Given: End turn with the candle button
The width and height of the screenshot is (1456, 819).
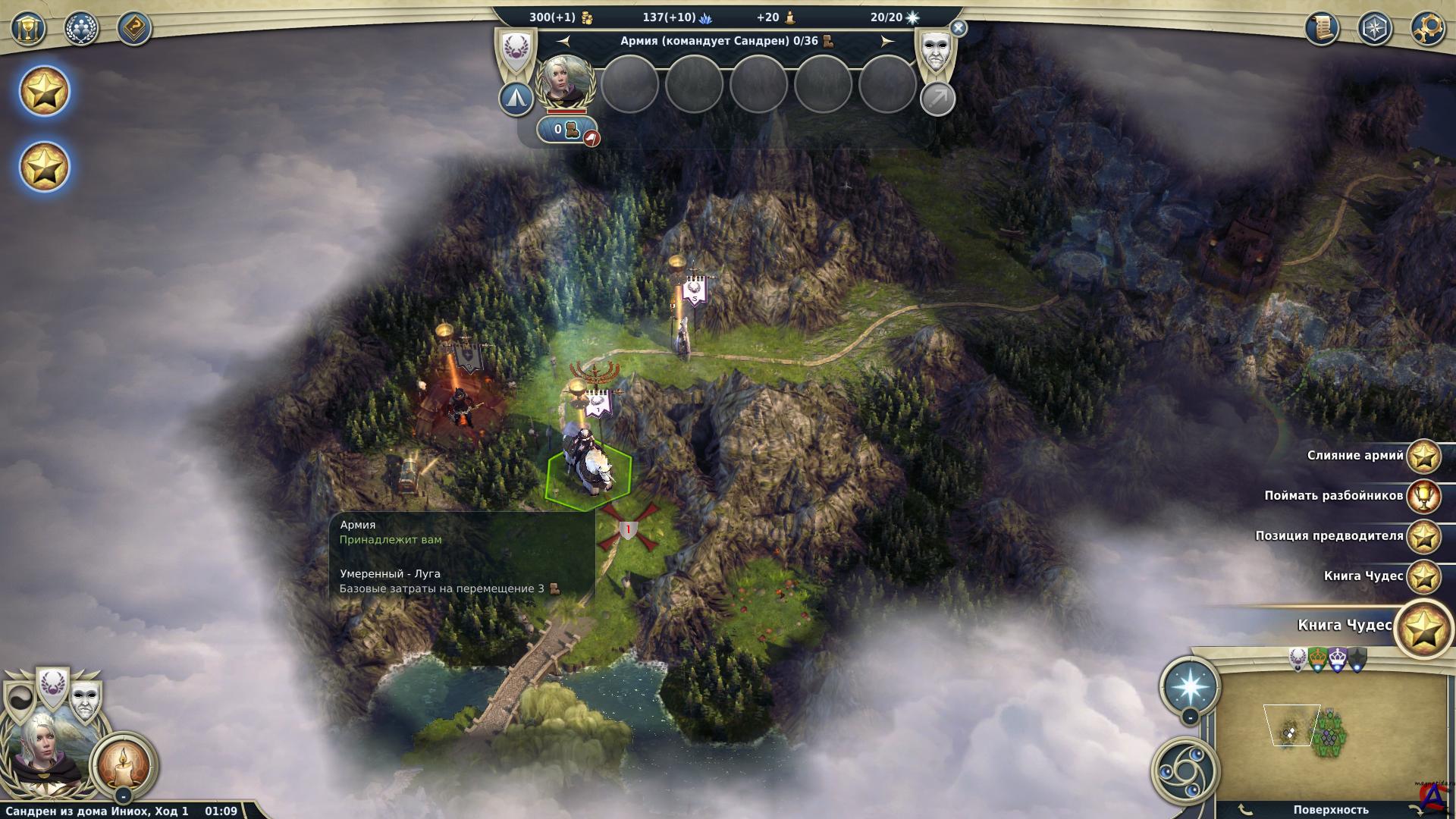Looking at the screenshot, I should tap(124, 764).
